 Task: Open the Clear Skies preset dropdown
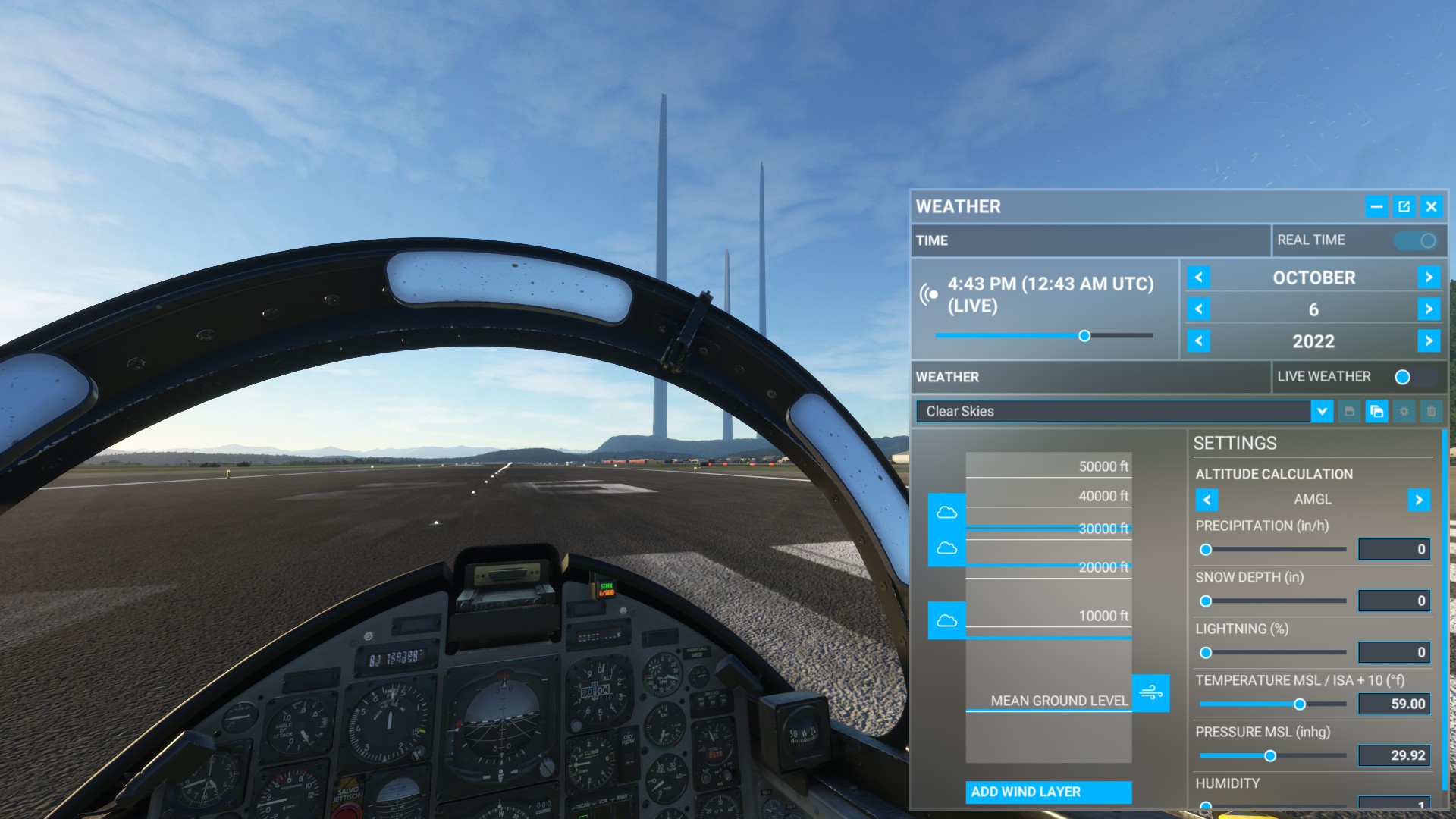[1321, 412]
